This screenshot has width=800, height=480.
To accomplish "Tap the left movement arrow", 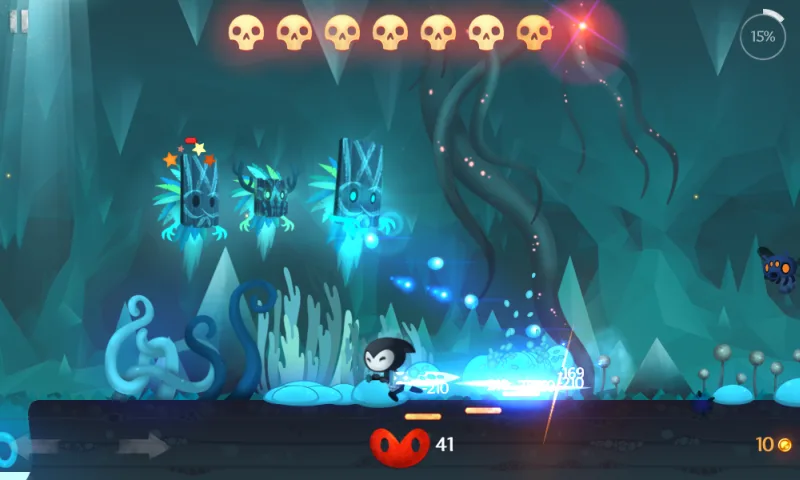I will [40, 446].
